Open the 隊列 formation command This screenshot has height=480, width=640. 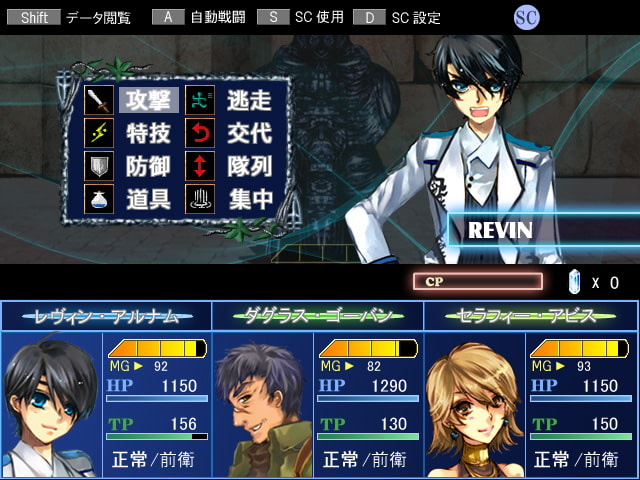[249, 166]
